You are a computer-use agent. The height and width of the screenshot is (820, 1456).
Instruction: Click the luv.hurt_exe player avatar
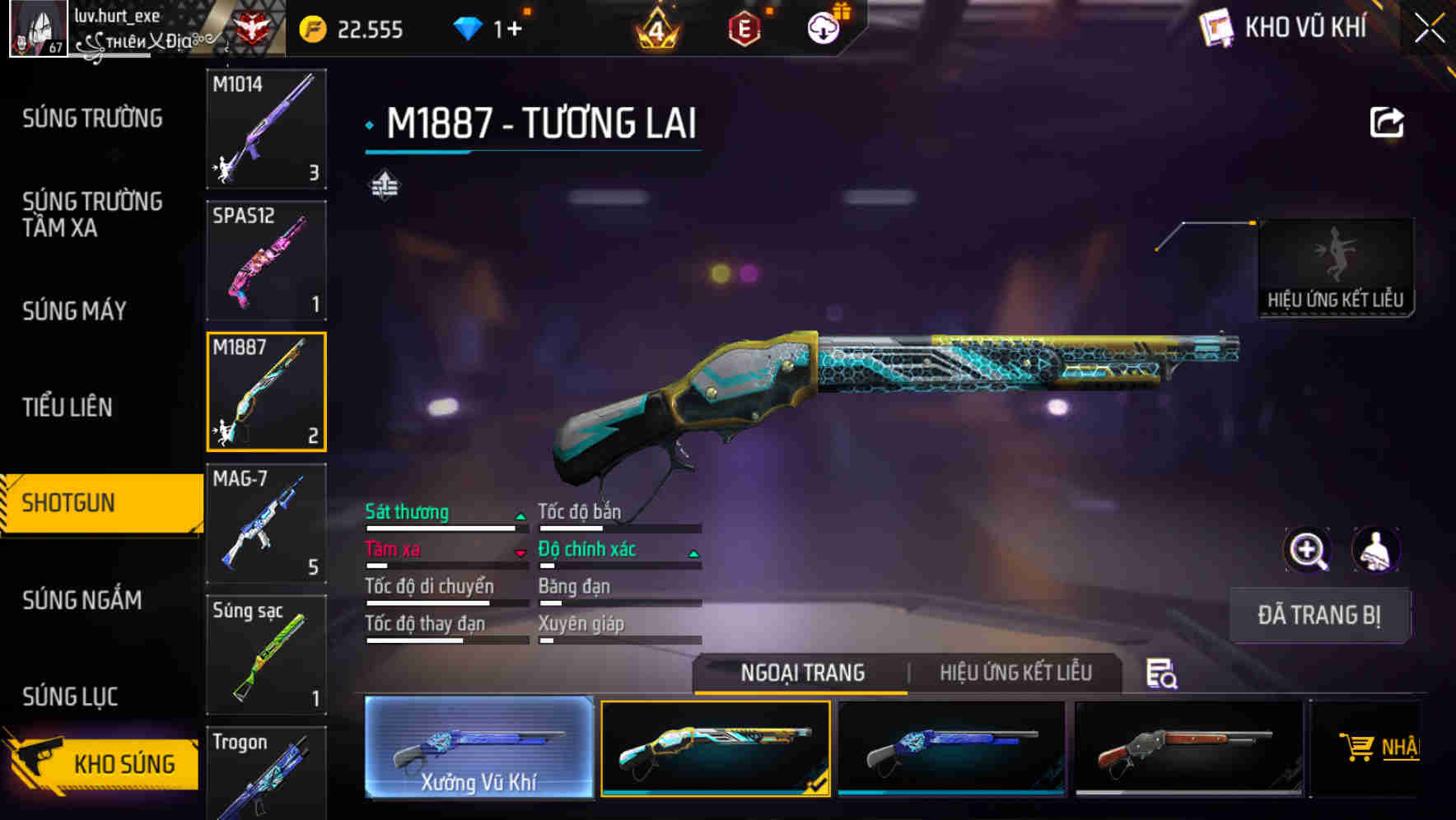pos(37,27)
